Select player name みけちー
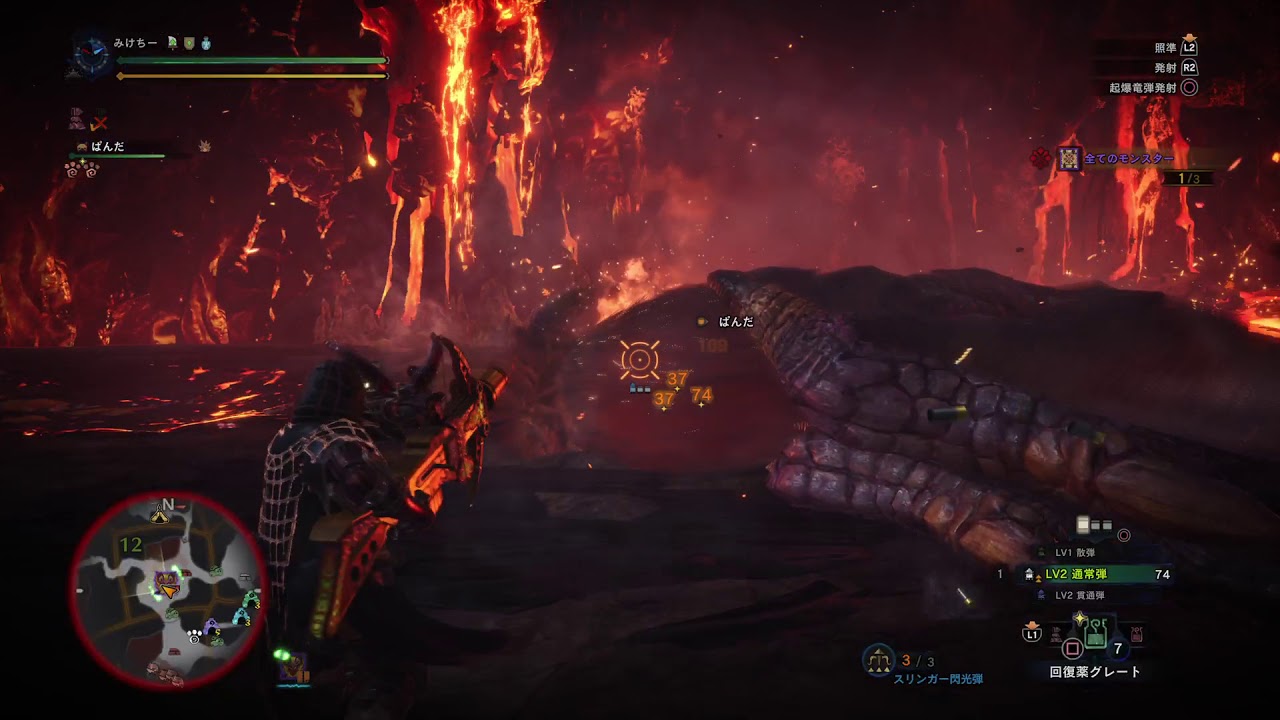The height and width of the screenshot is (720, 1280). 135,44
